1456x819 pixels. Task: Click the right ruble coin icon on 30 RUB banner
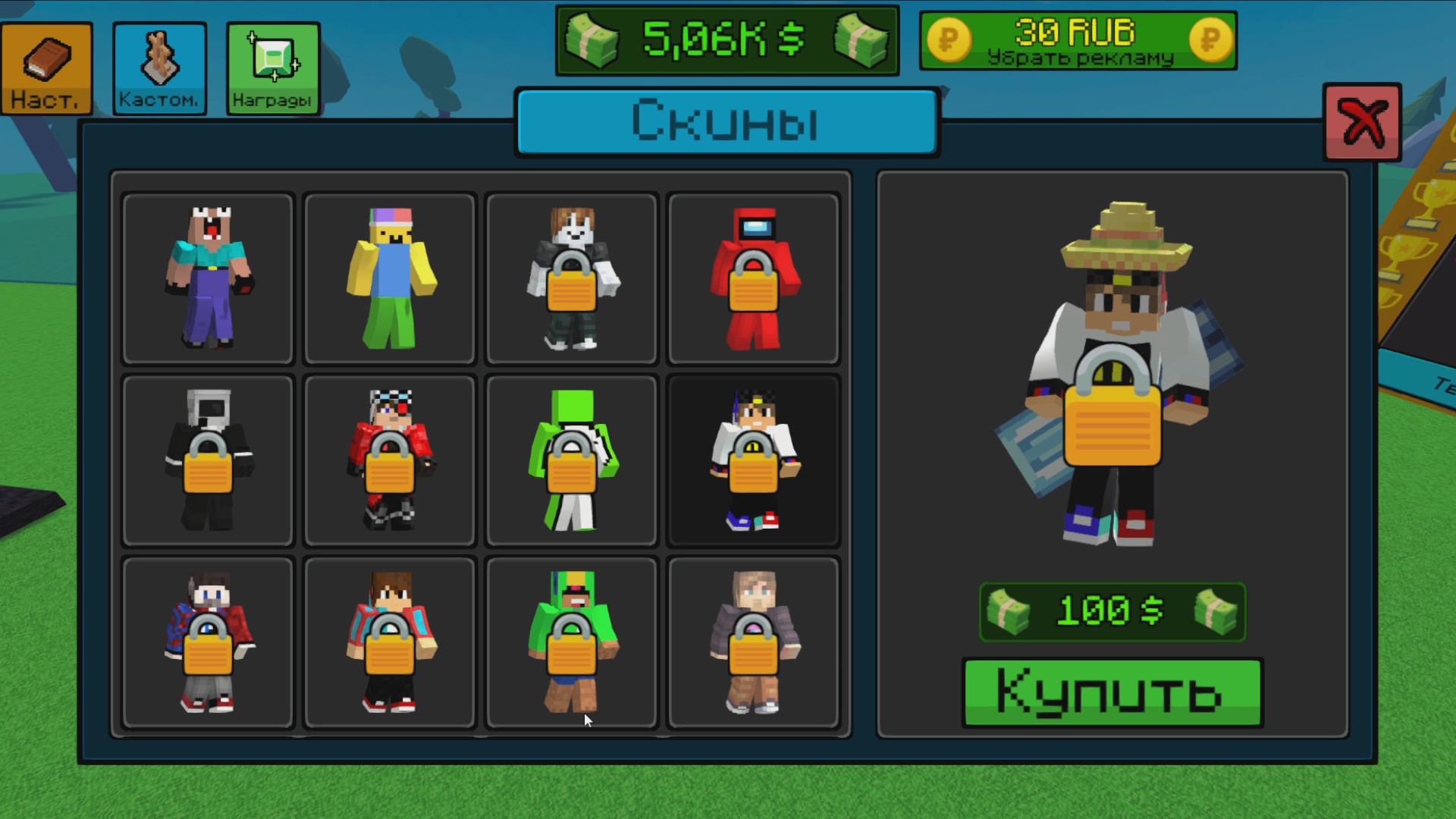tap(1210, 40)
